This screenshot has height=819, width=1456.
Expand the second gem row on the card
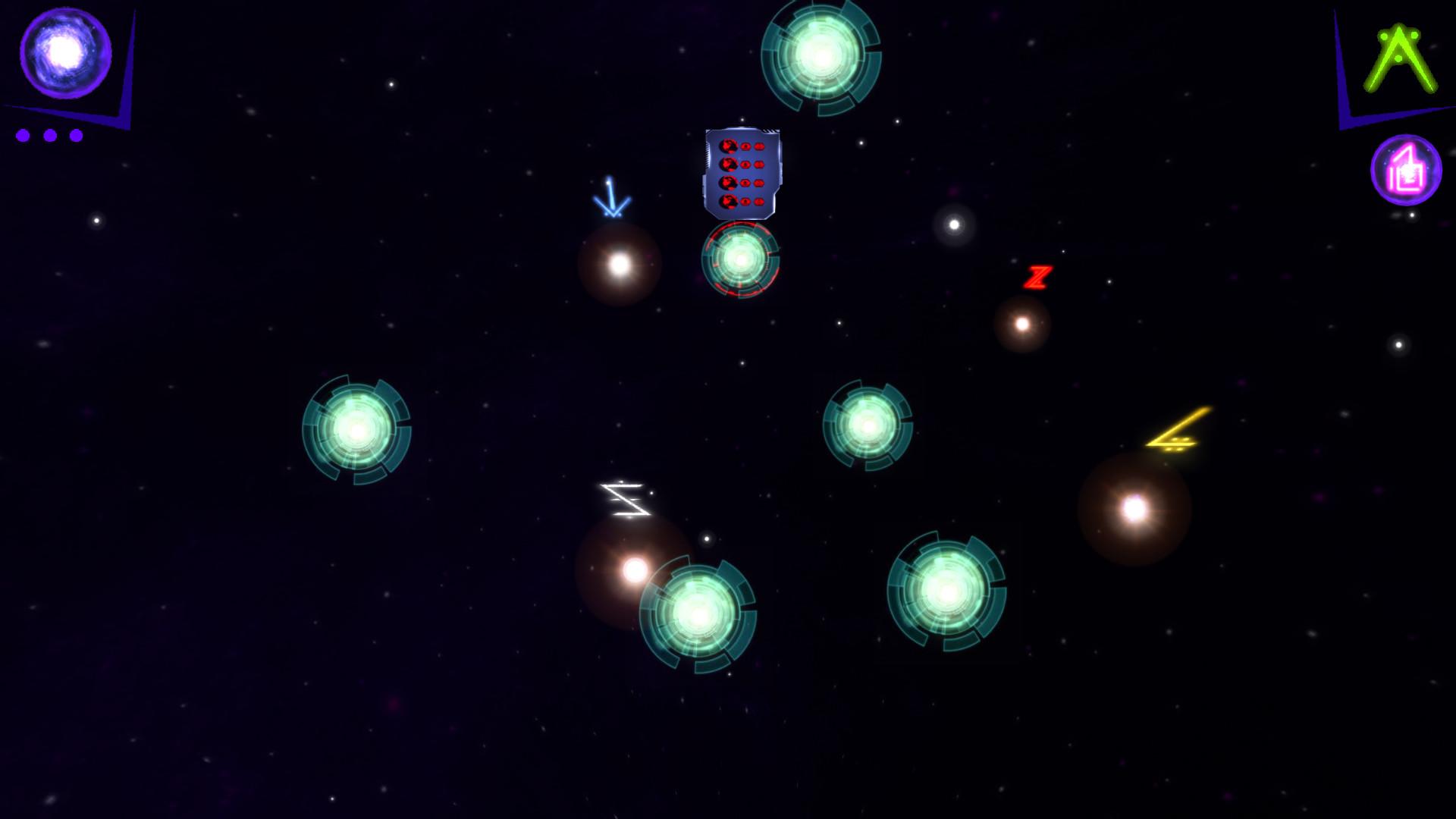click(742, 166)
